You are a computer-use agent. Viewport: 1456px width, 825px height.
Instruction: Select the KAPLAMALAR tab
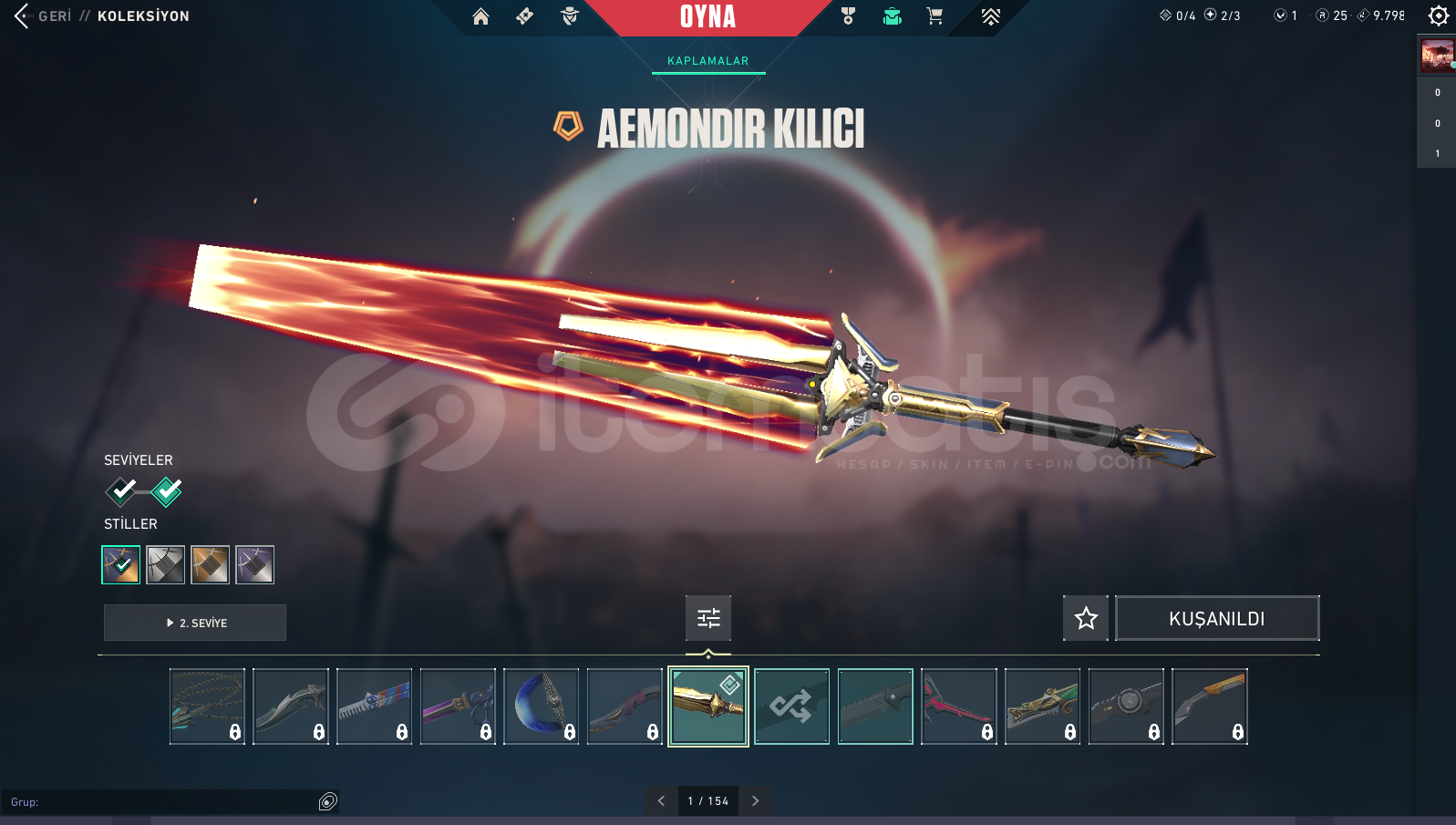tap(707, 61)
